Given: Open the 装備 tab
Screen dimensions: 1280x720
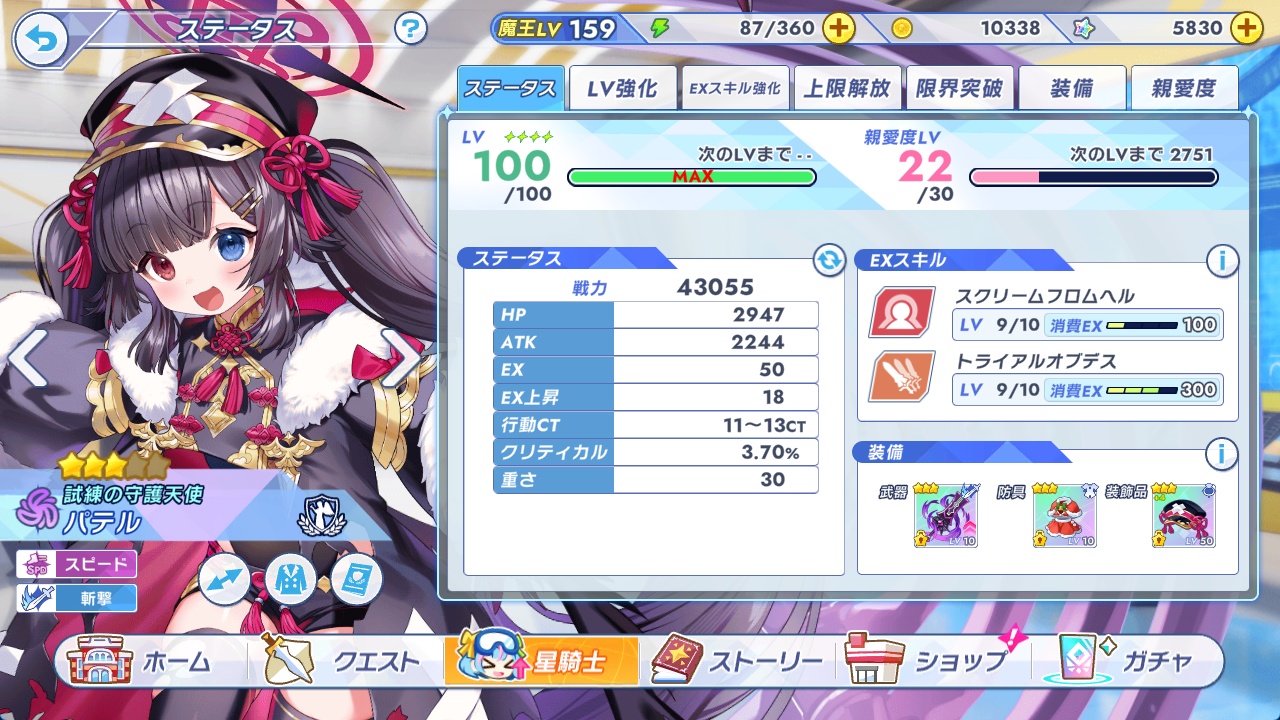Looking at the screenshot, I should (x=1072, y=89).
